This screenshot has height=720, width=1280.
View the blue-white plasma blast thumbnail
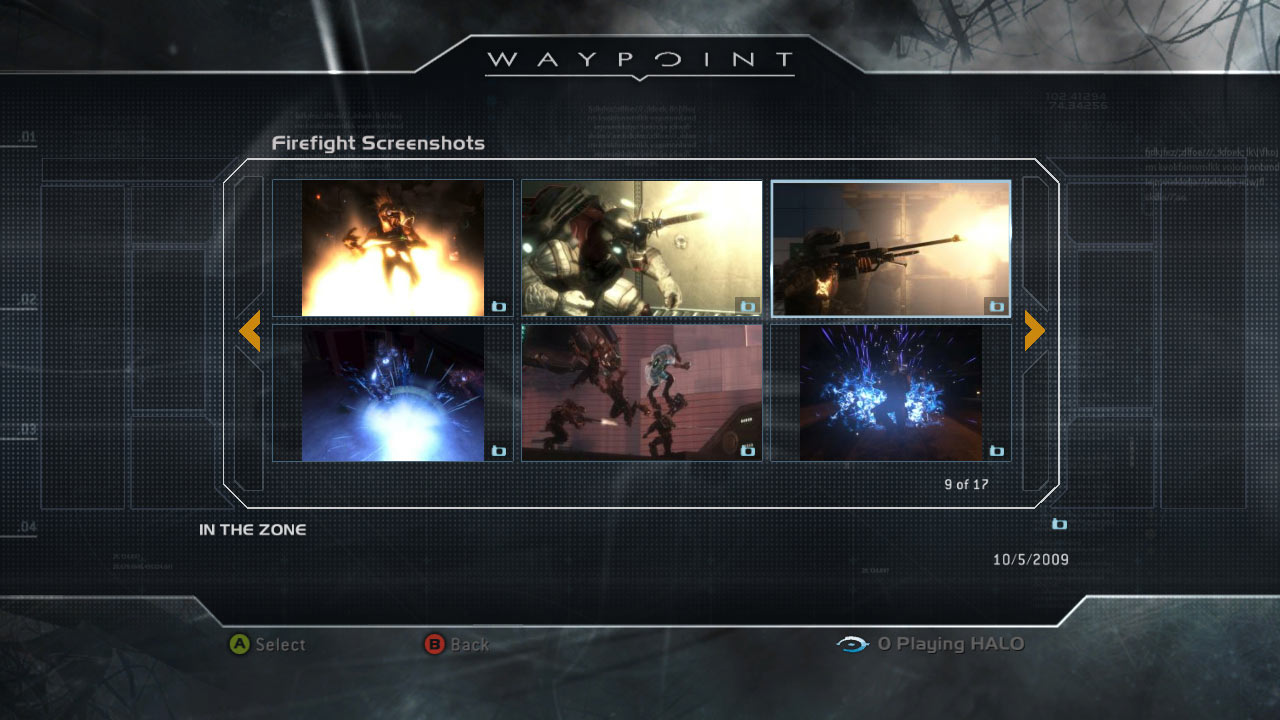point(393,392)
